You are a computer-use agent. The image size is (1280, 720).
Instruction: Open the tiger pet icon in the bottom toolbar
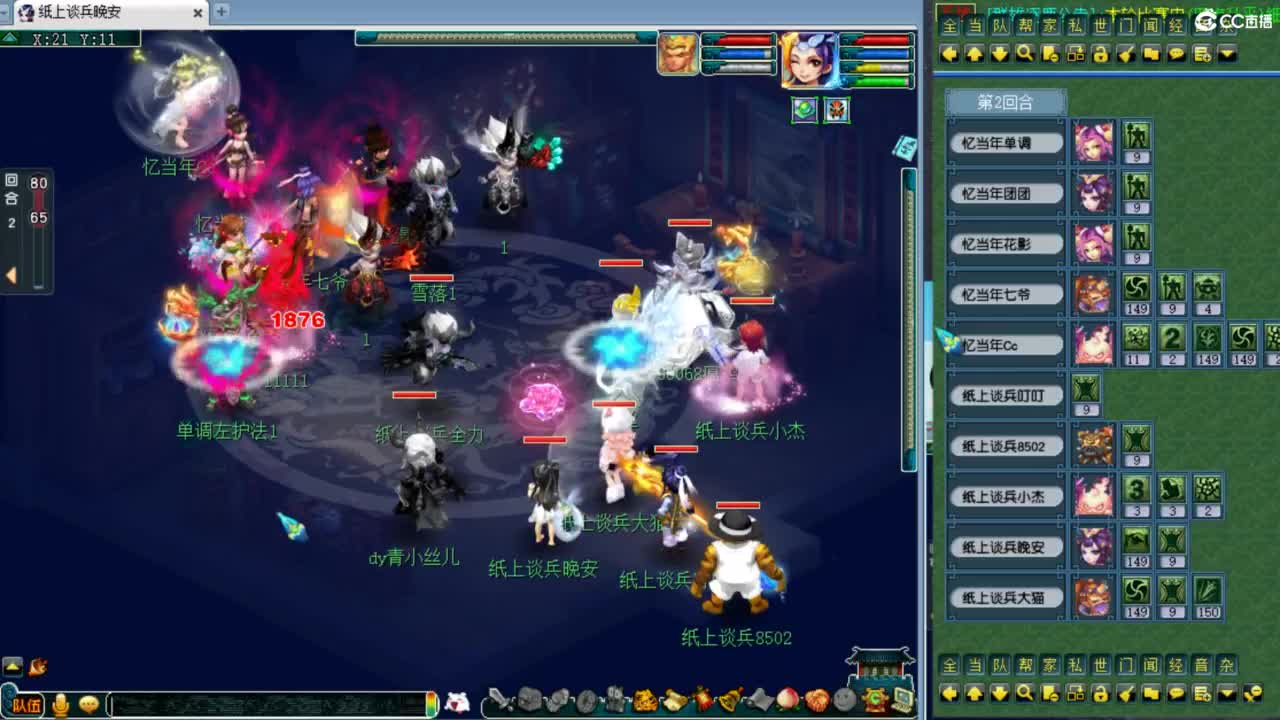click(x=645, y=701)
